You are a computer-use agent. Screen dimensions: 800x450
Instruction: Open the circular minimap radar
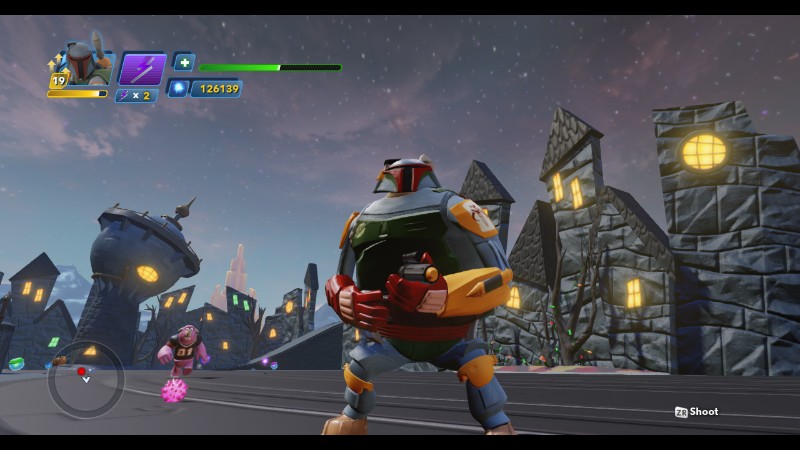86,379
